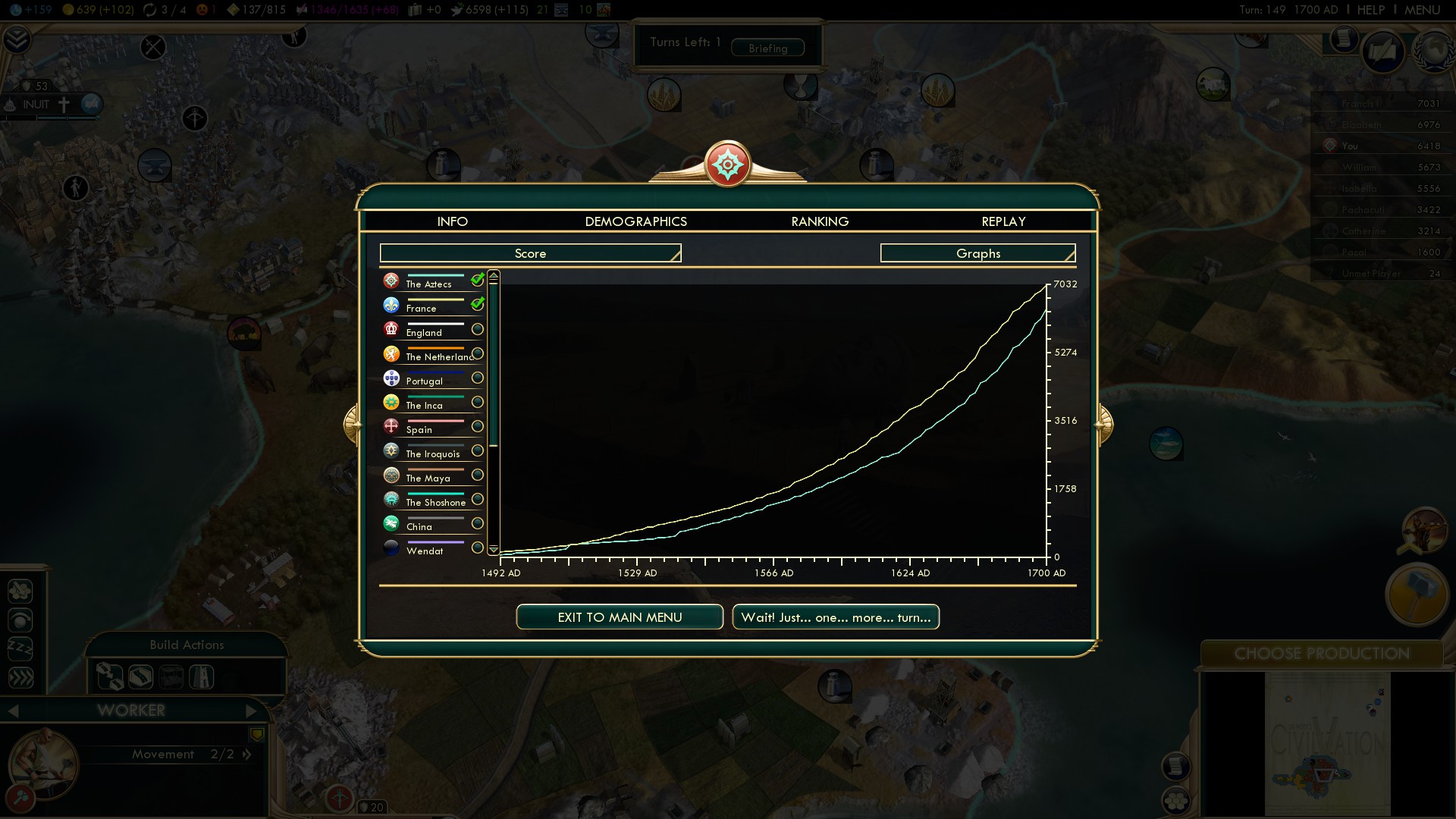Enable Wendat in the legend
The image size is (1456, 819).
tap(477, 548)
